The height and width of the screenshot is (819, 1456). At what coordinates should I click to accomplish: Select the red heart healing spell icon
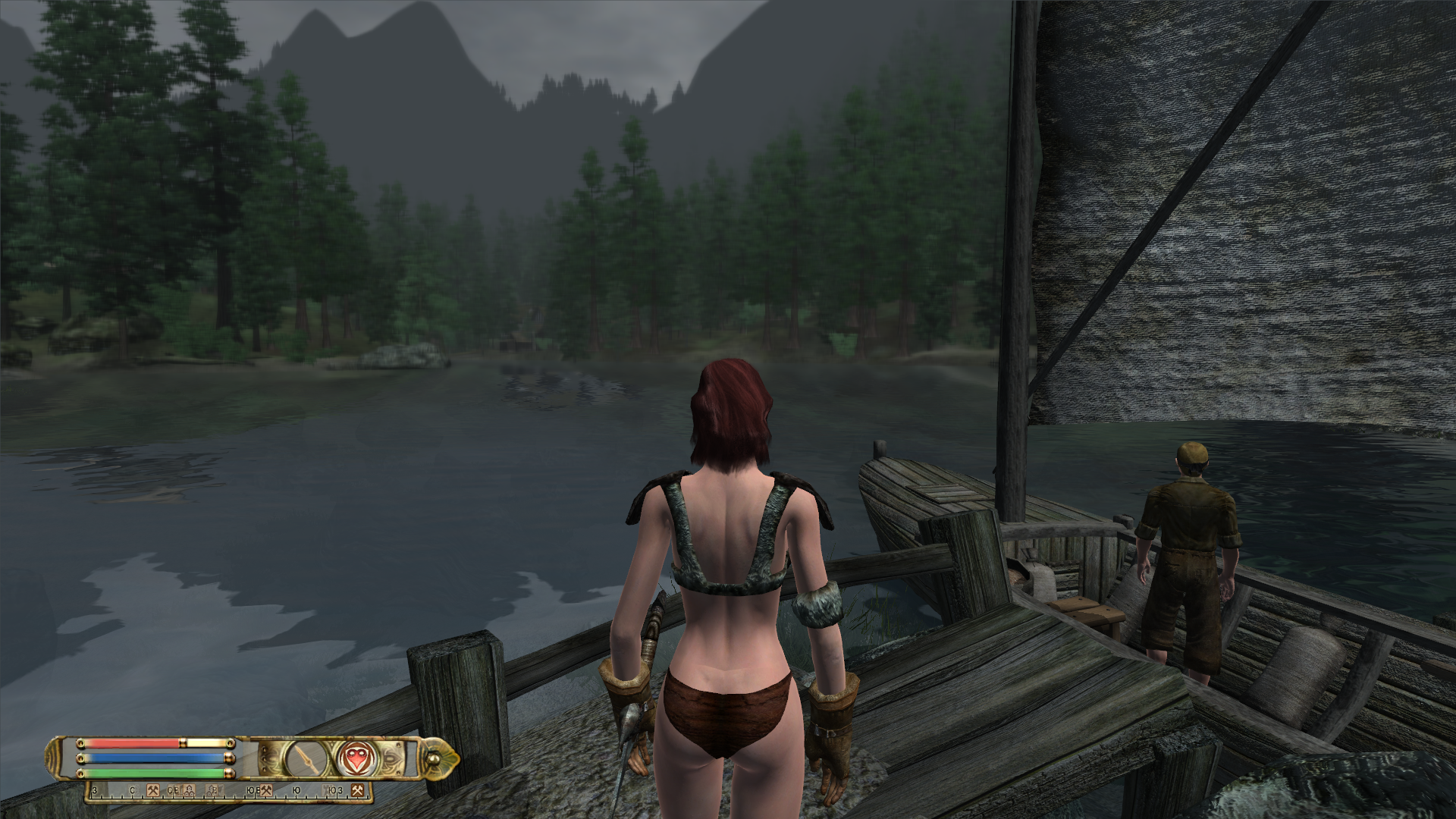pyautogui.click(x=353, y=758)
